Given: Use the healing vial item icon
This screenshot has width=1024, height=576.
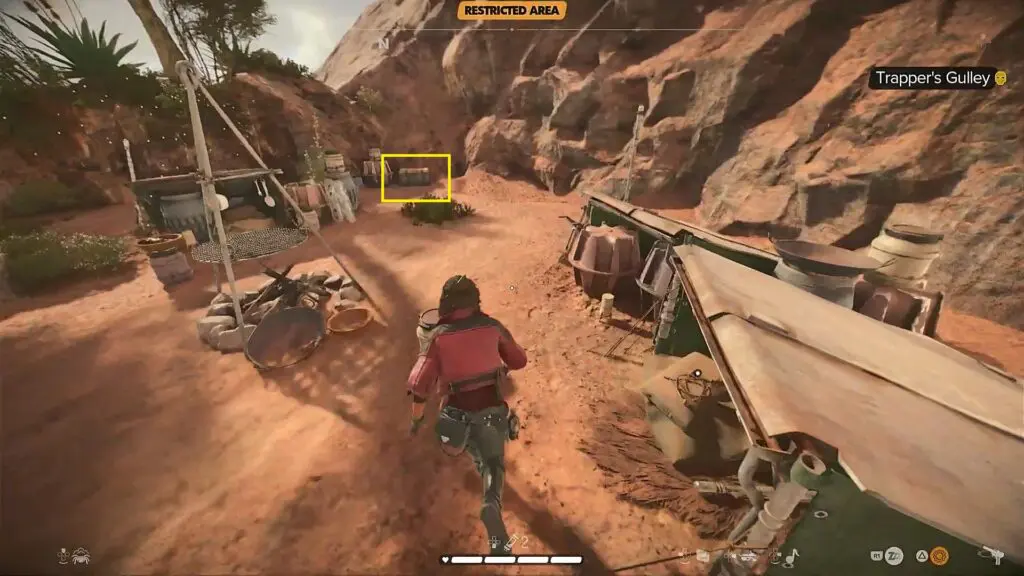Looking at the screenshot, I should coord(510,542).
